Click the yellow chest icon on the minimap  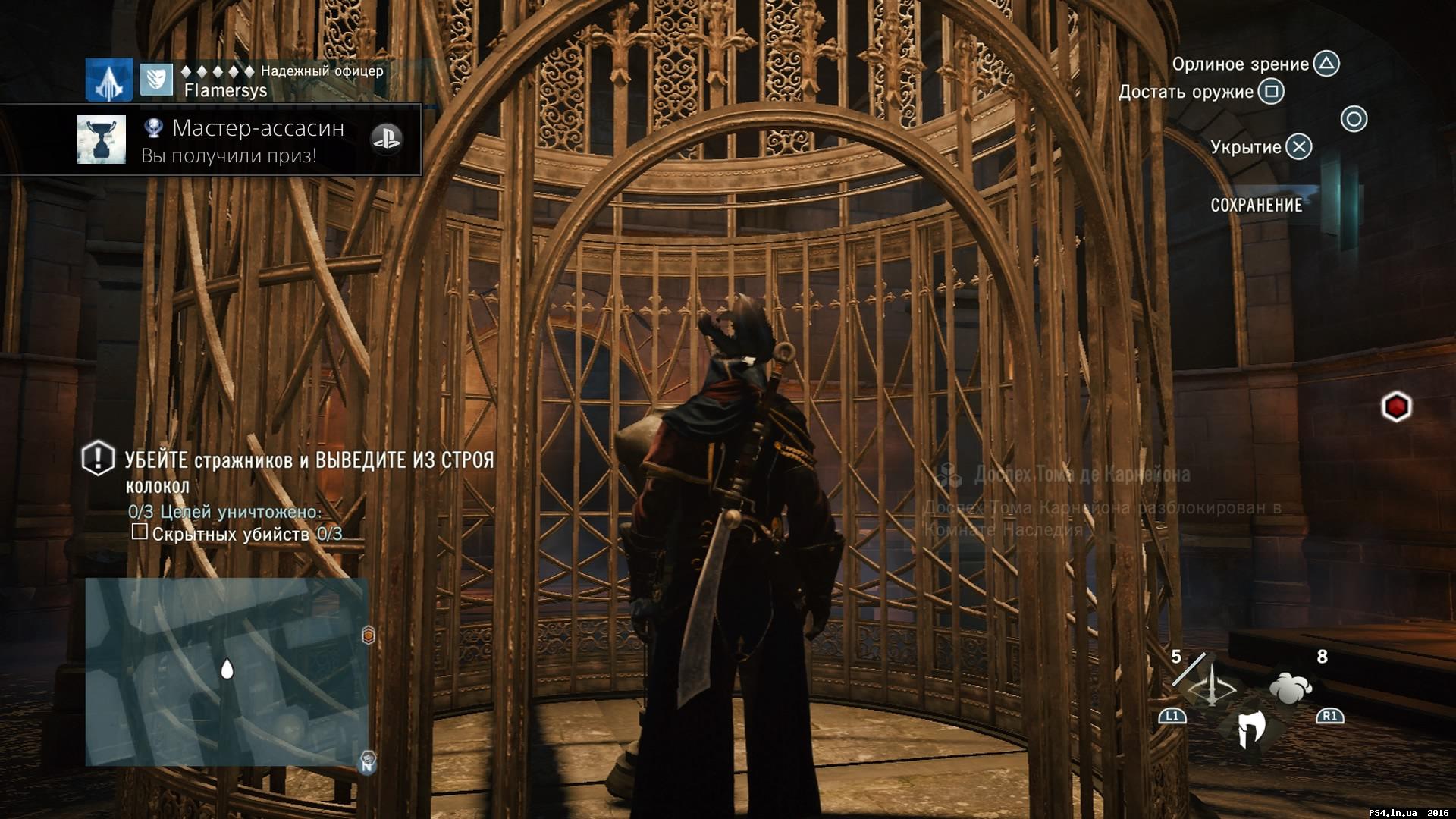(x=367, y=635)
